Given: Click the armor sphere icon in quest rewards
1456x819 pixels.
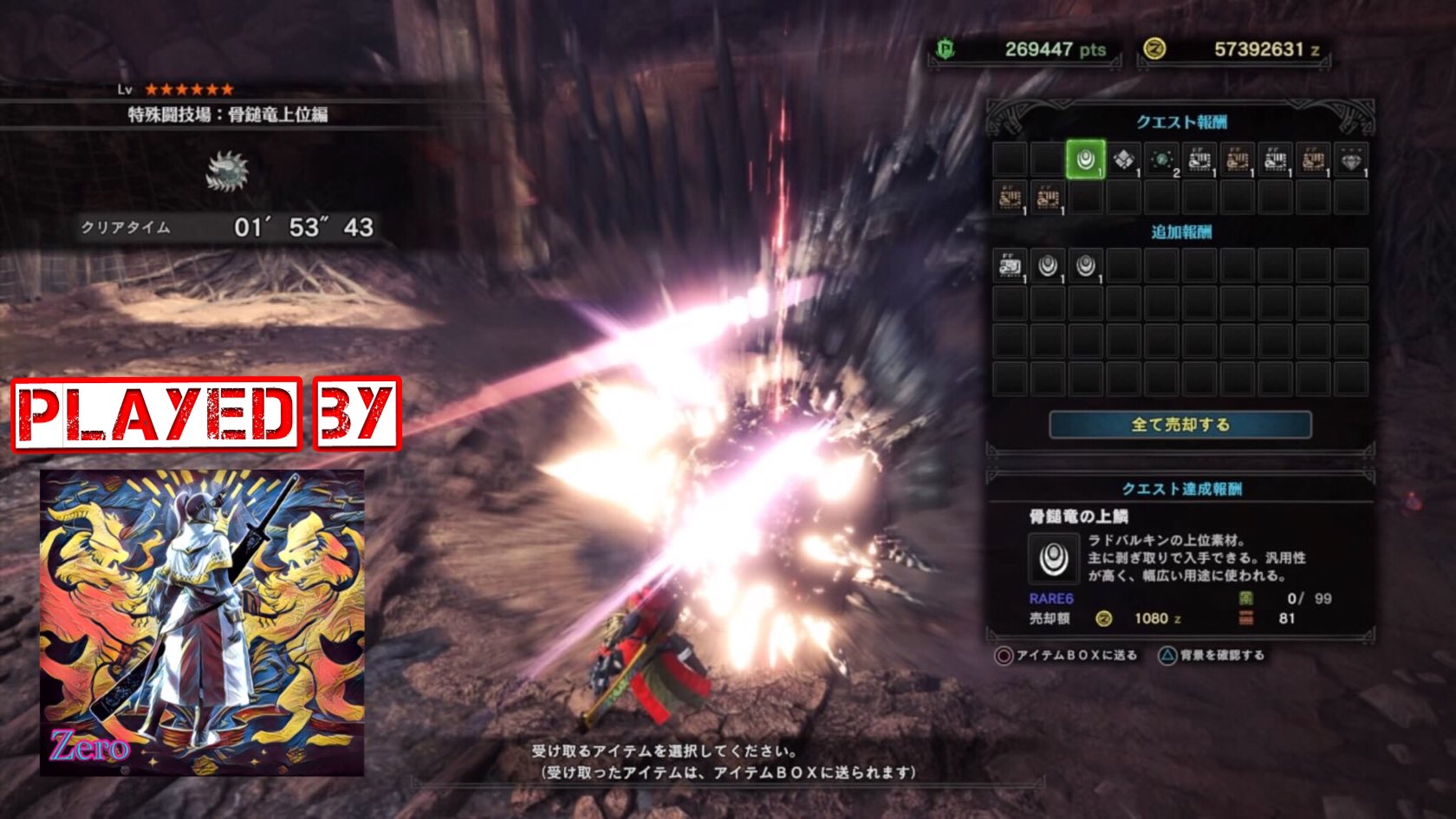Looking at the screenshot, I should [1124, 159].
